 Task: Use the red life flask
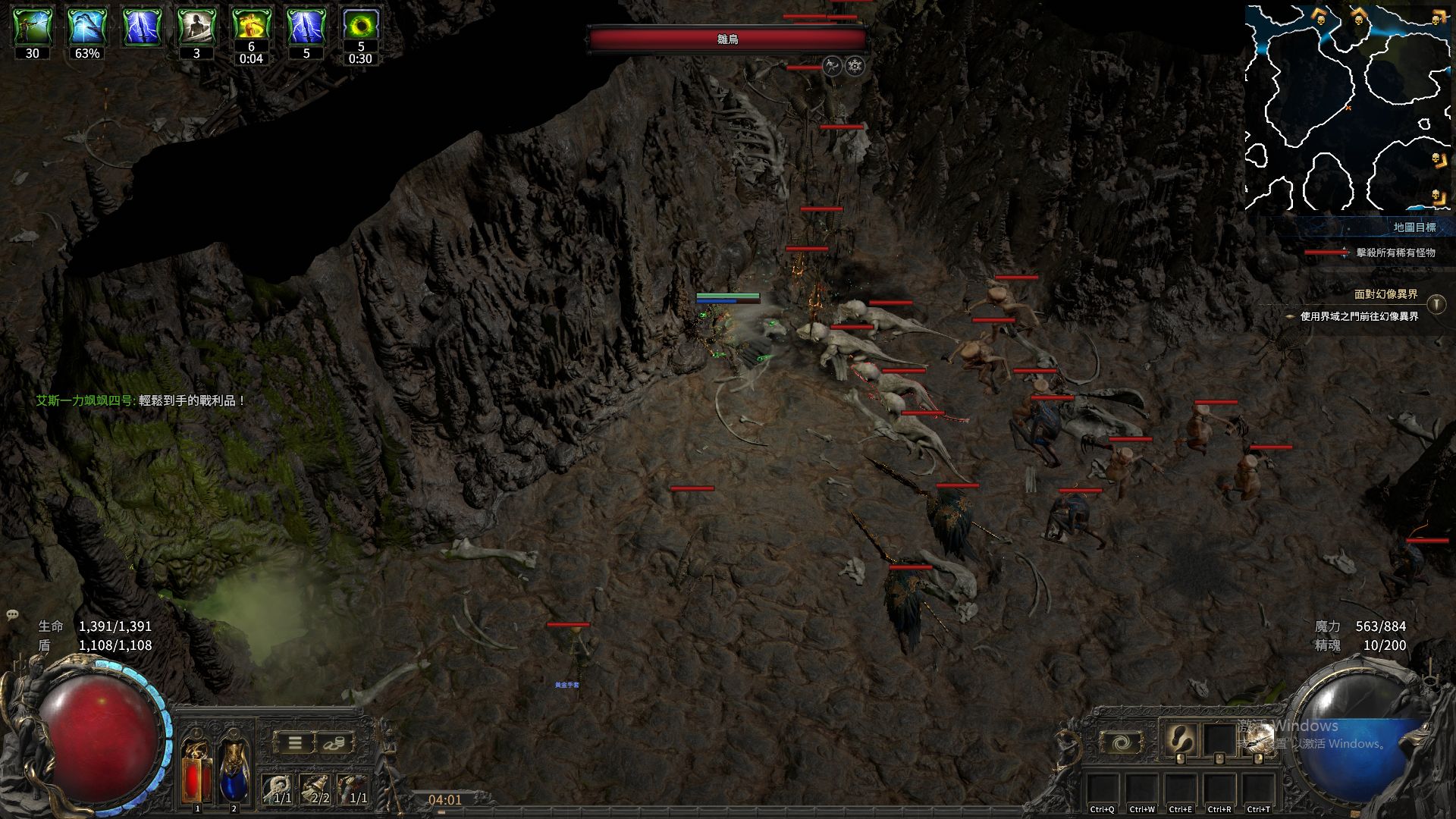pyautogui.click(x=197, y=770)
